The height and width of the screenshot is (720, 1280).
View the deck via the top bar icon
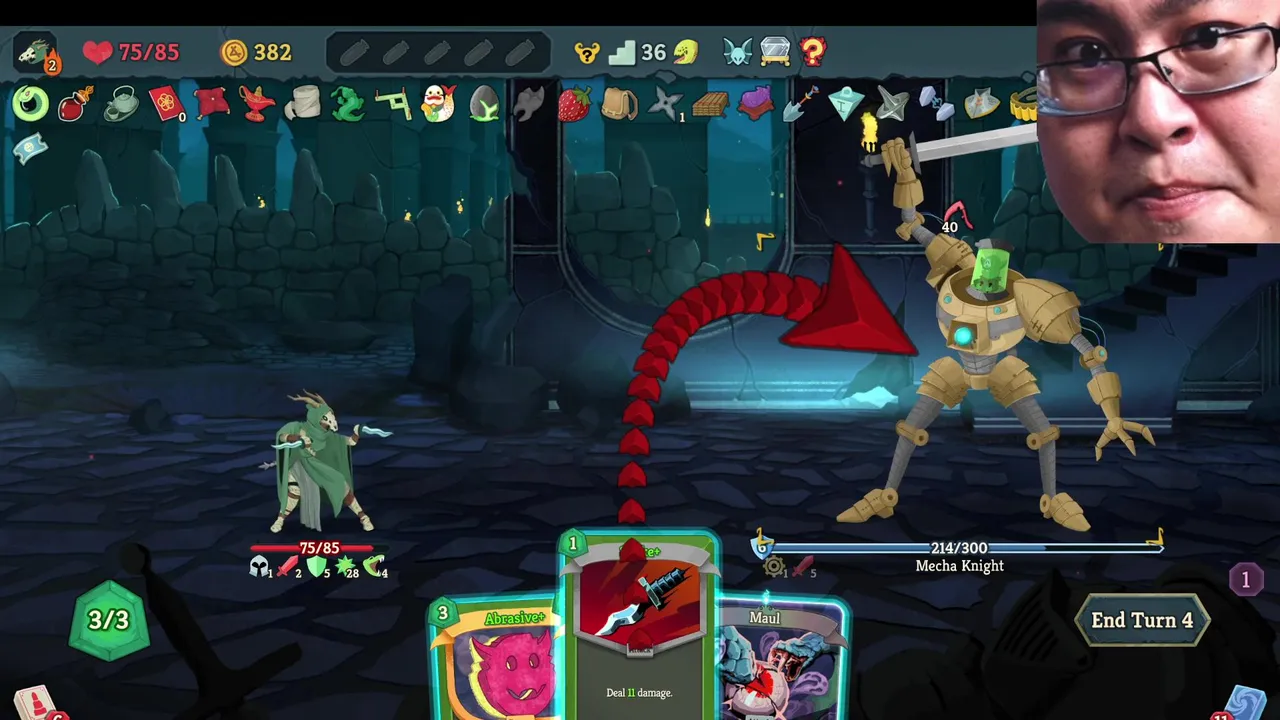click(x=775, y=52)
